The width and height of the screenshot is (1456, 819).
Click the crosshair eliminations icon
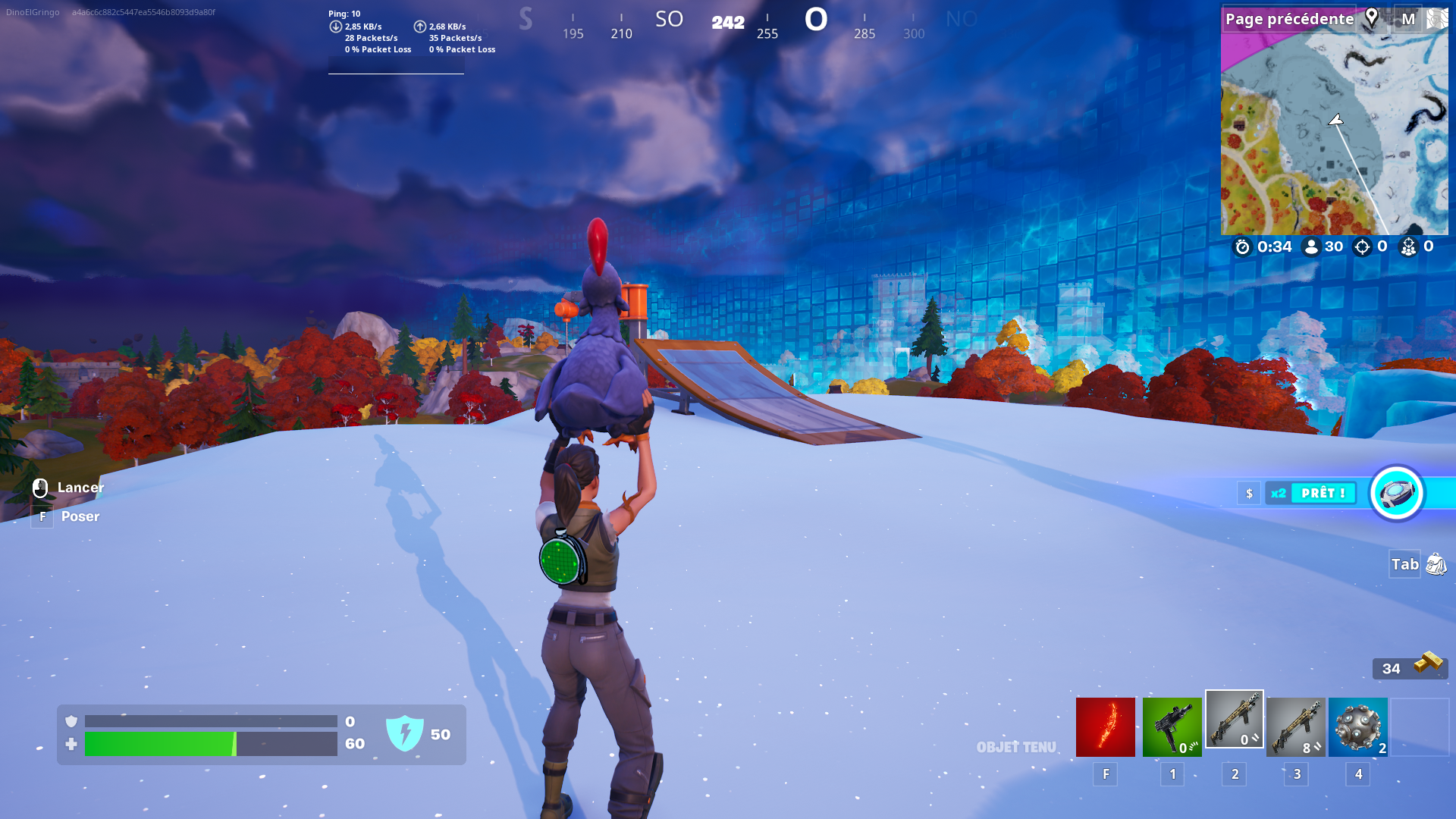1363,246
